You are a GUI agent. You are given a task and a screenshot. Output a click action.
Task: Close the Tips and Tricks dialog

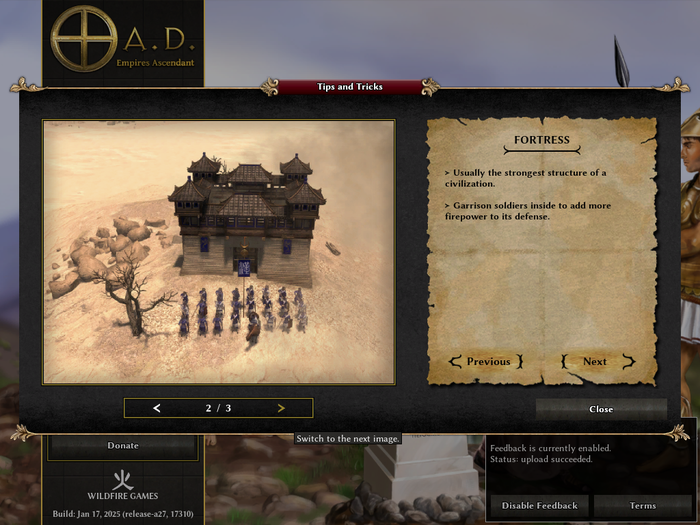click(x=601, y=409)
